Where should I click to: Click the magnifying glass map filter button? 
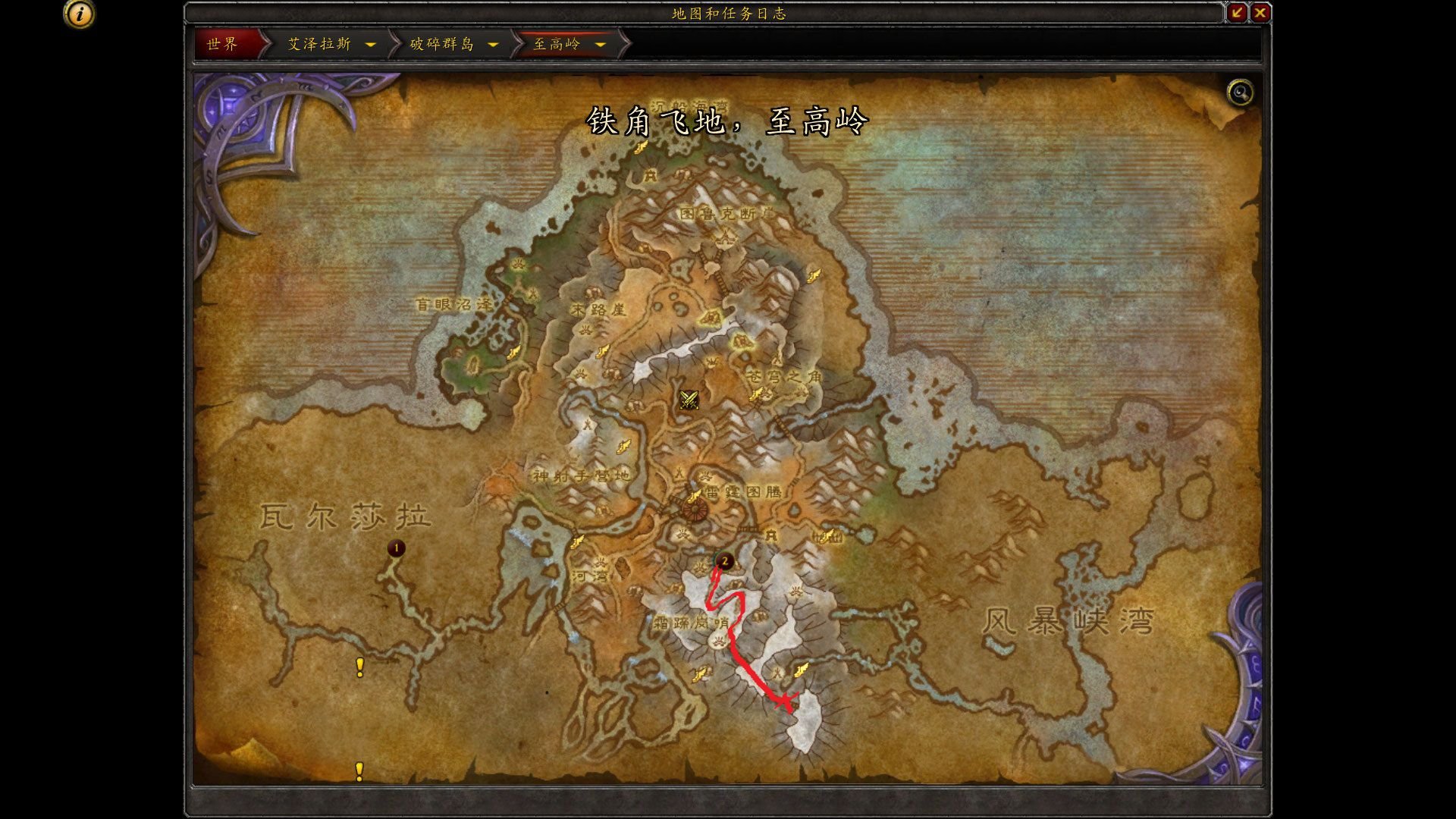coord(1240,93)
